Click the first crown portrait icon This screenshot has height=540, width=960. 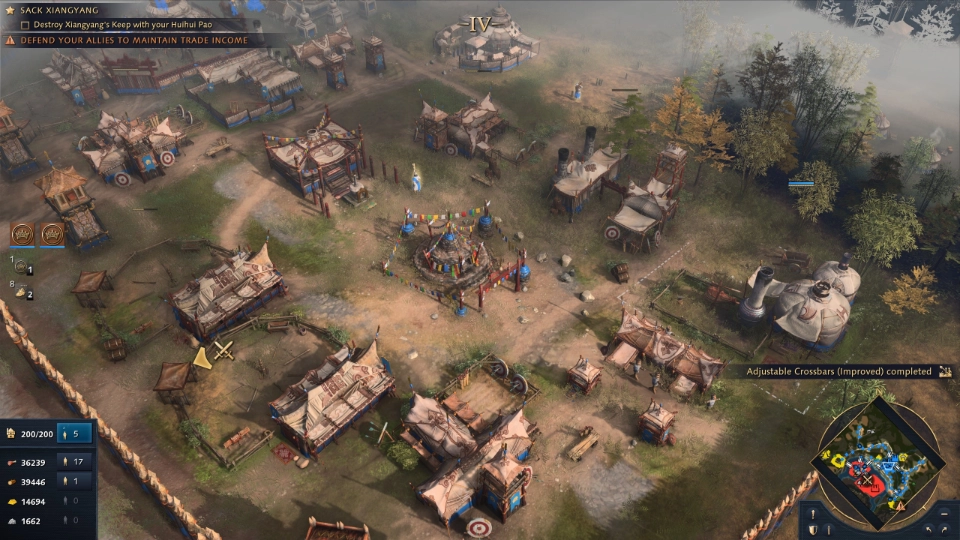[x=22, y=234]
